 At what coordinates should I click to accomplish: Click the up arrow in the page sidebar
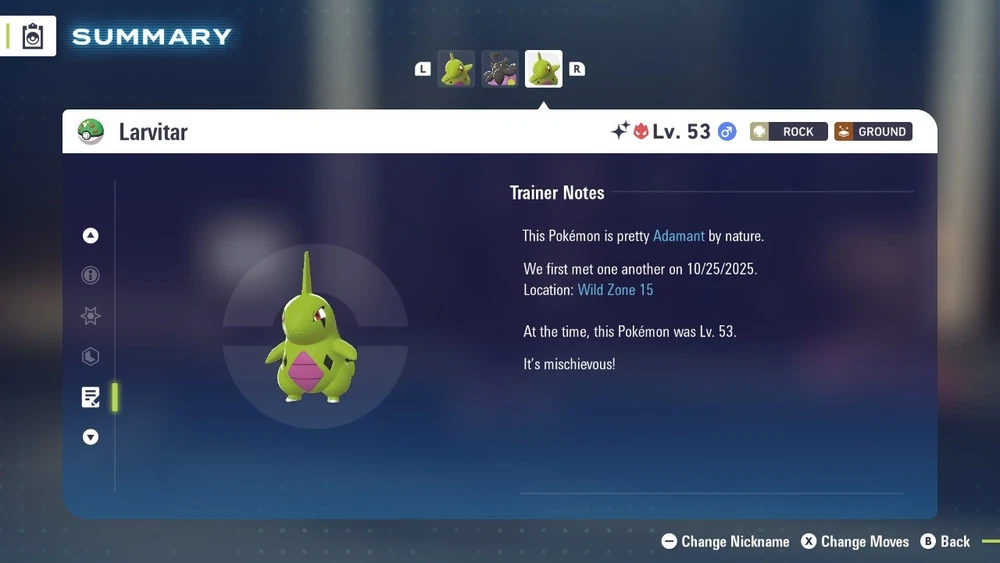91,236
